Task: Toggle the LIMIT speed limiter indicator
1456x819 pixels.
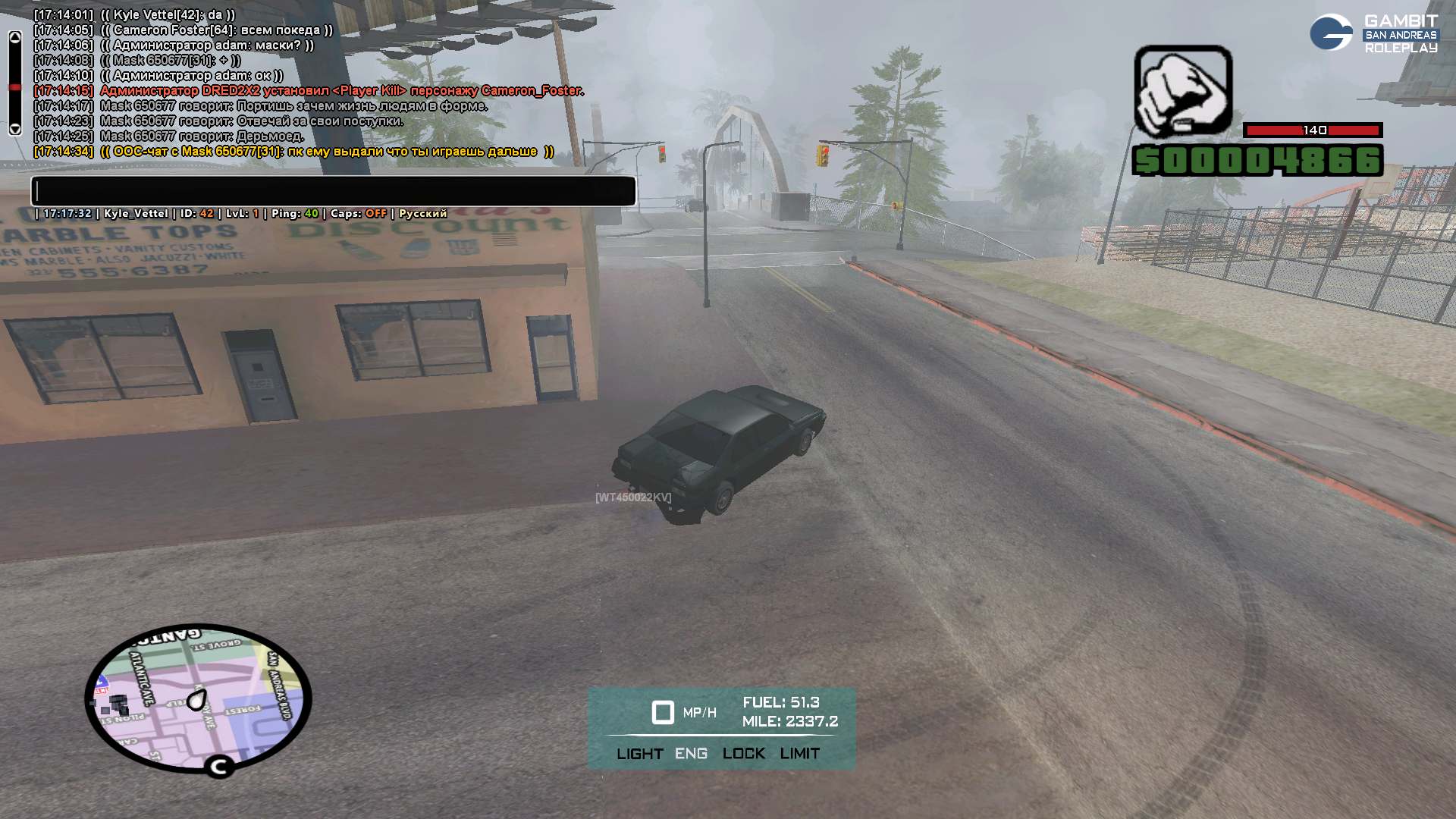Action: click(799, 754)
